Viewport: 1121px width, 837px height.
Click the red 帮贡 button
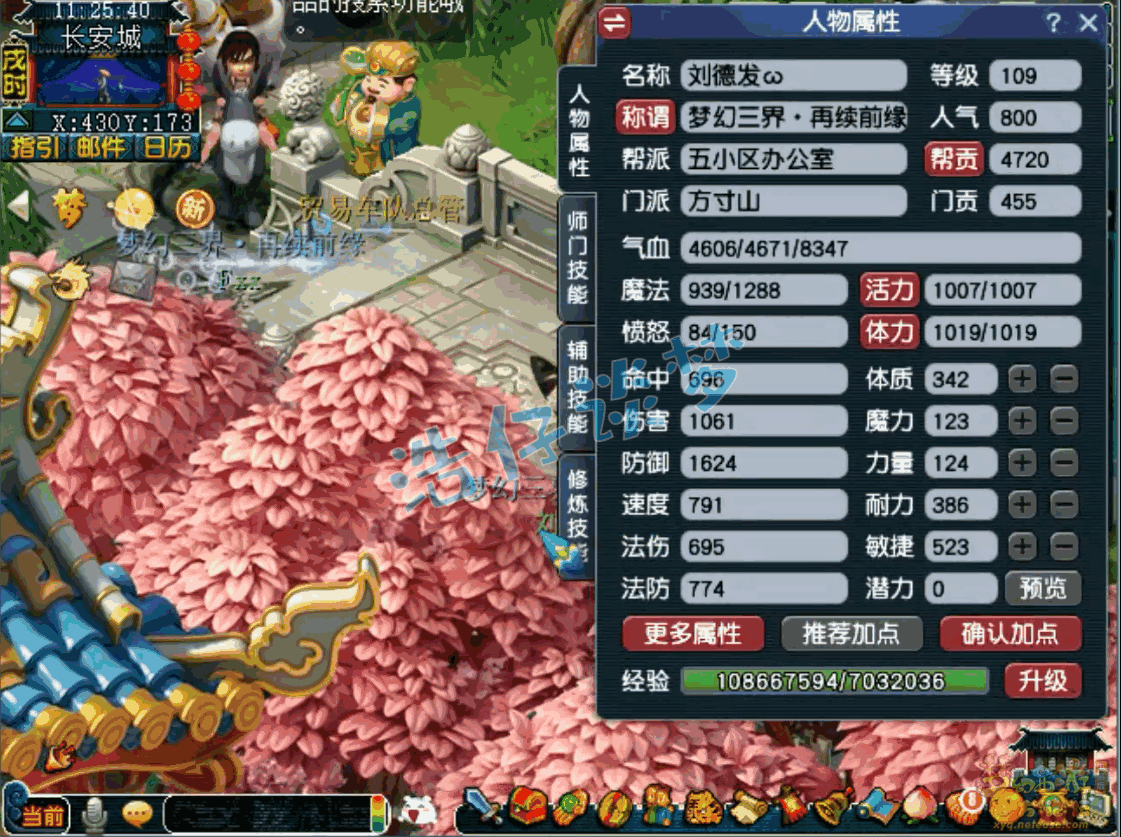(x=956, y=160)
